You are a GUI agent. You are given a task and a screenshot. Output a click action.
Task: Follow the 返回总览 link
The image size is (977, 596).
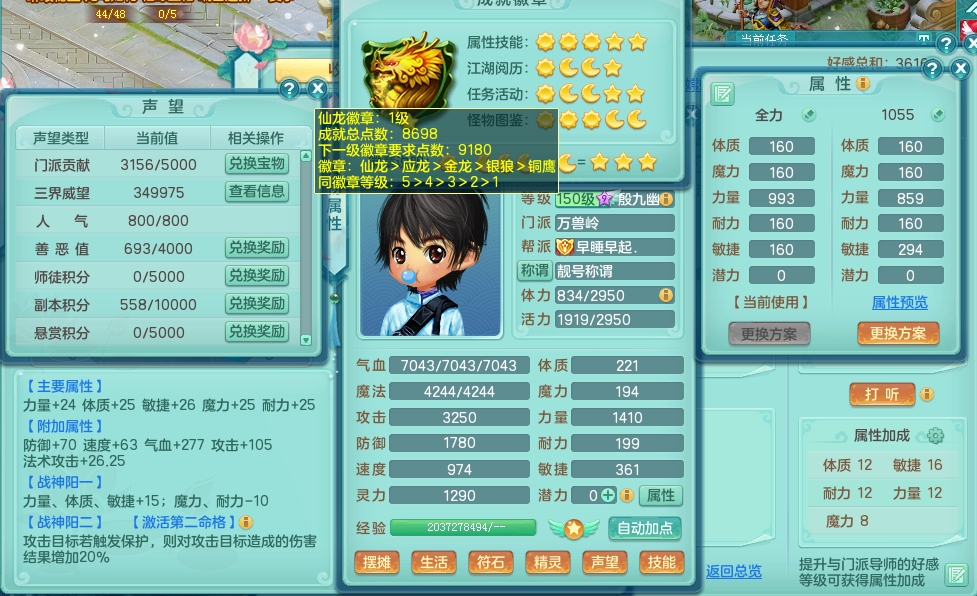pos(733,571)
